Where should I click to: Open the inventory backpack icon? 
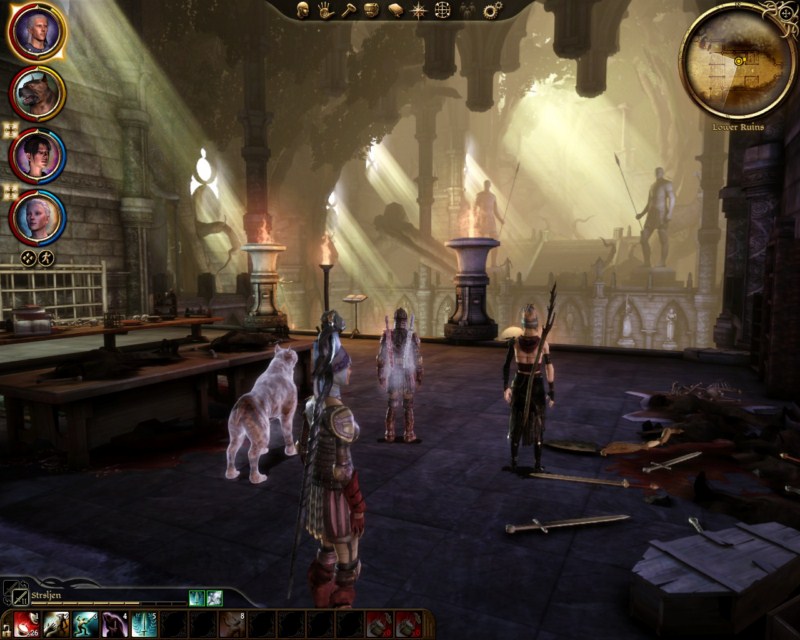click(x=371, y=10)
